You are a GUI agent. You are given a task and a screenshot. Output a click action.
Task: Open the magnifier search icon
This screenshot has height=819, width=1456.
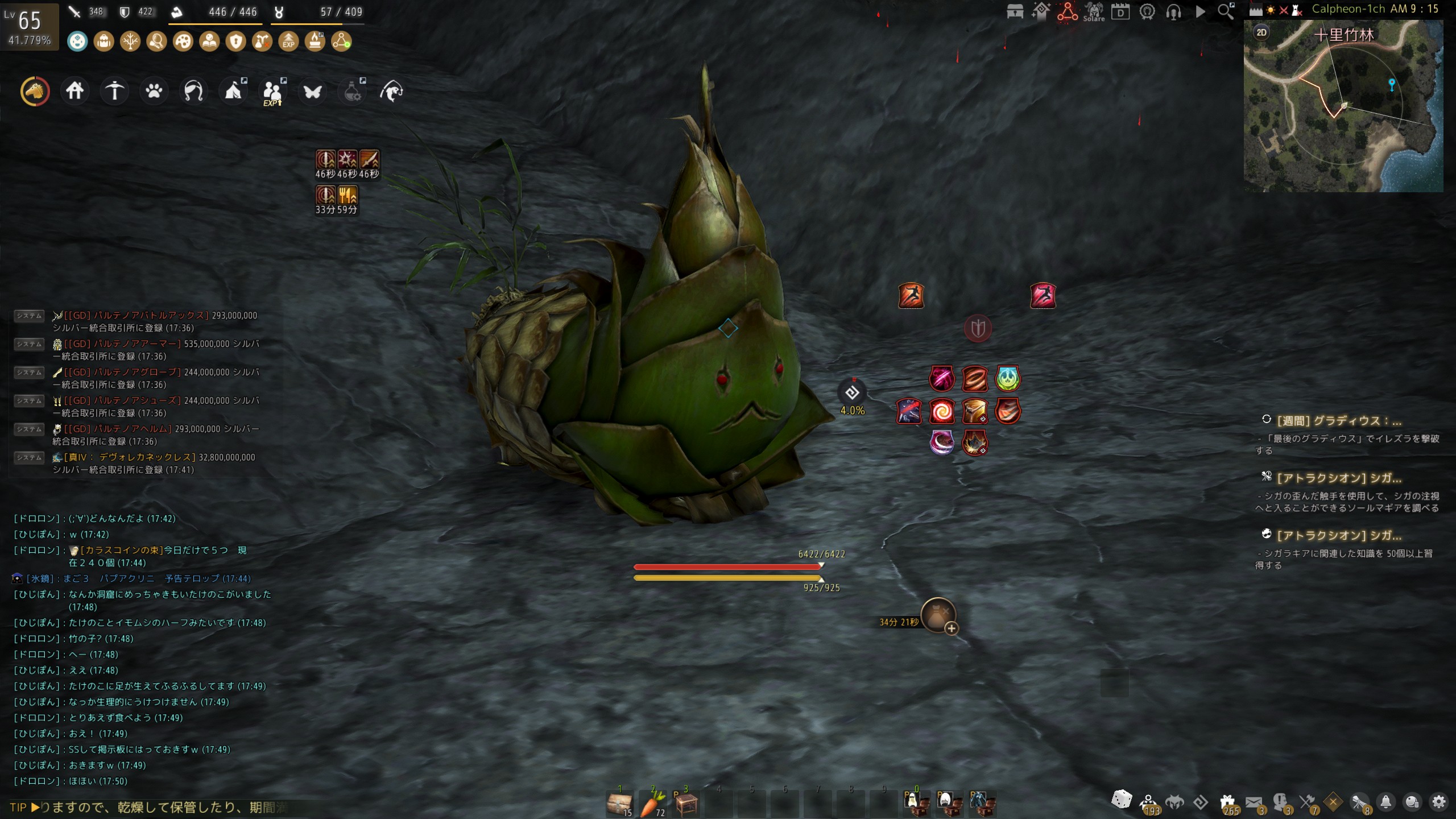tap(1226, 11)
